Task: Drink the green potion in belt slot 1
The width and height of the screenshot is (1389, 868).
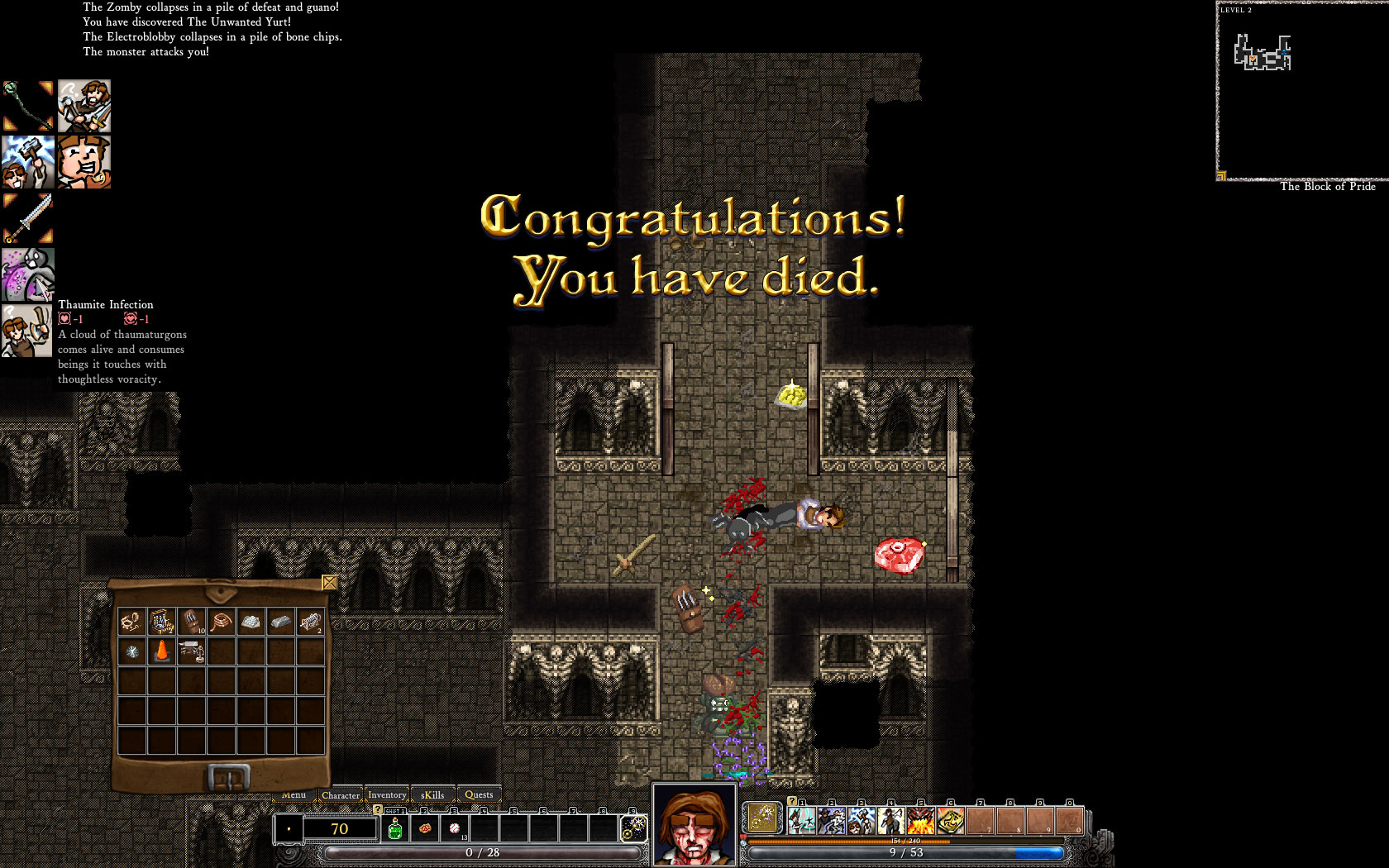Action: point(395,828)
